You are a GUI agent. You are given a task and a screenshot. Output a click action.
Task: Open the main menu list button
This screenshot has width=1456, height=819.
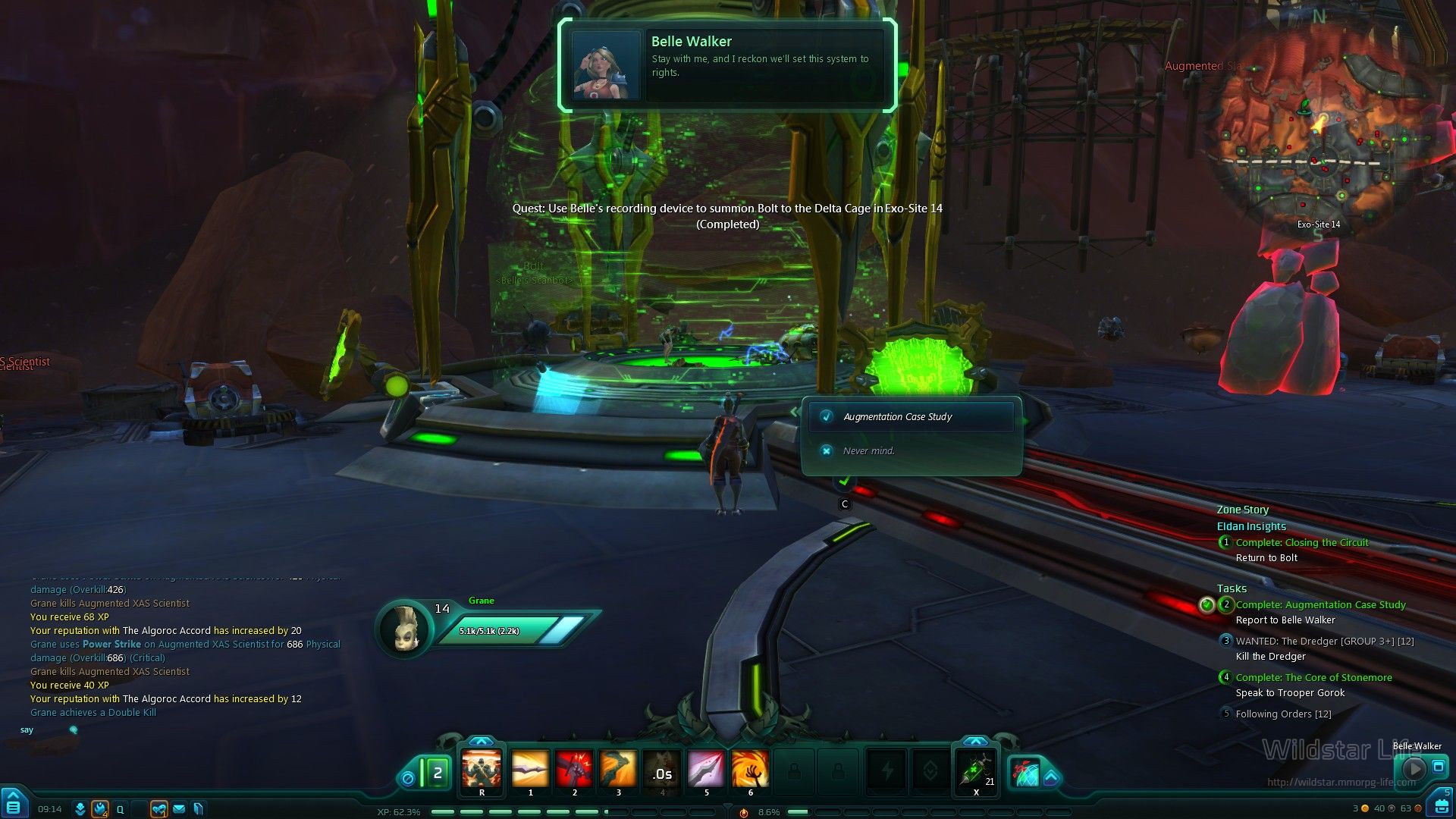point(14,805)
